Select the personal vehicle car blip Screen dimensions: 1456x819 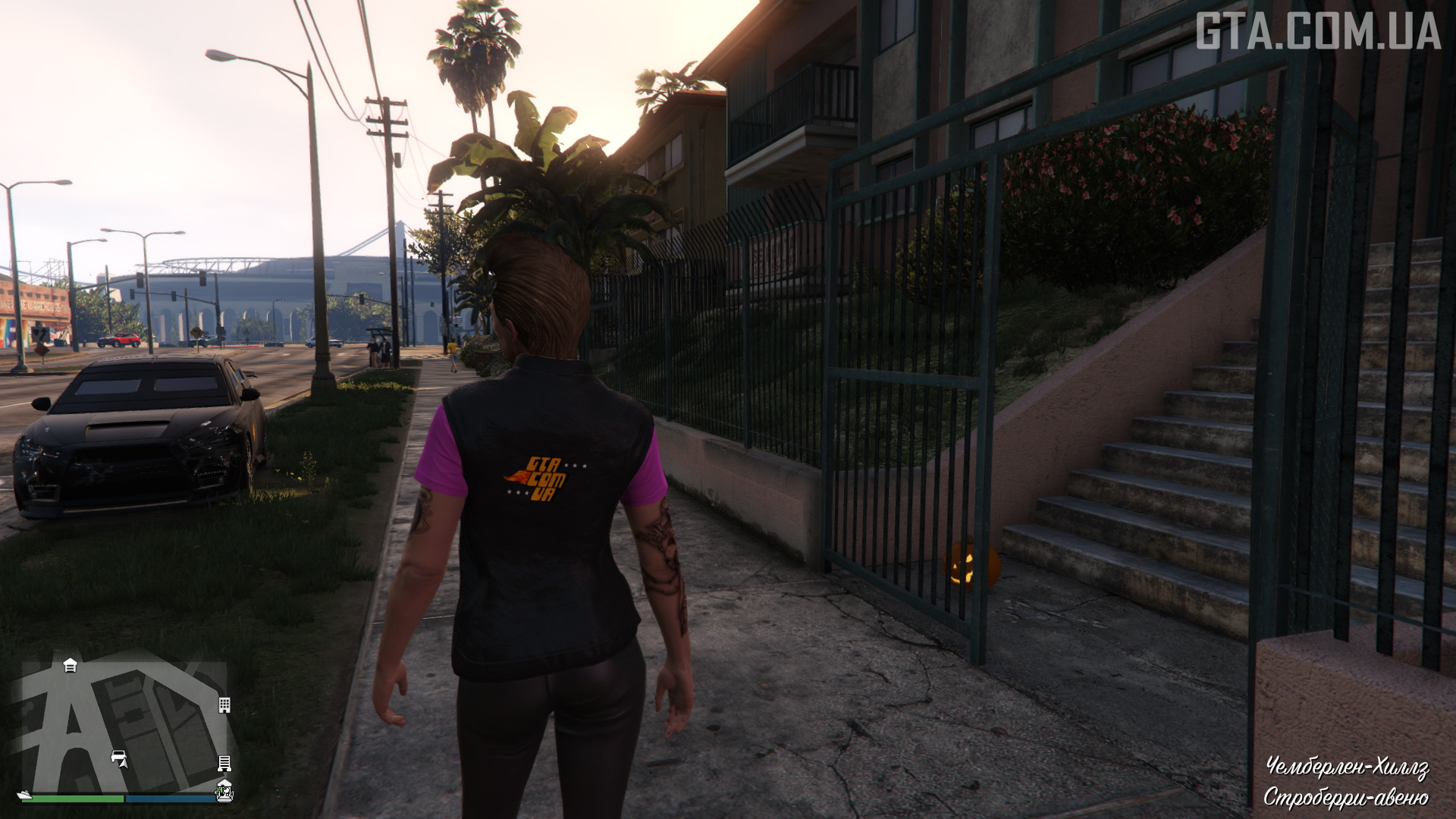[x=118, y=756]
